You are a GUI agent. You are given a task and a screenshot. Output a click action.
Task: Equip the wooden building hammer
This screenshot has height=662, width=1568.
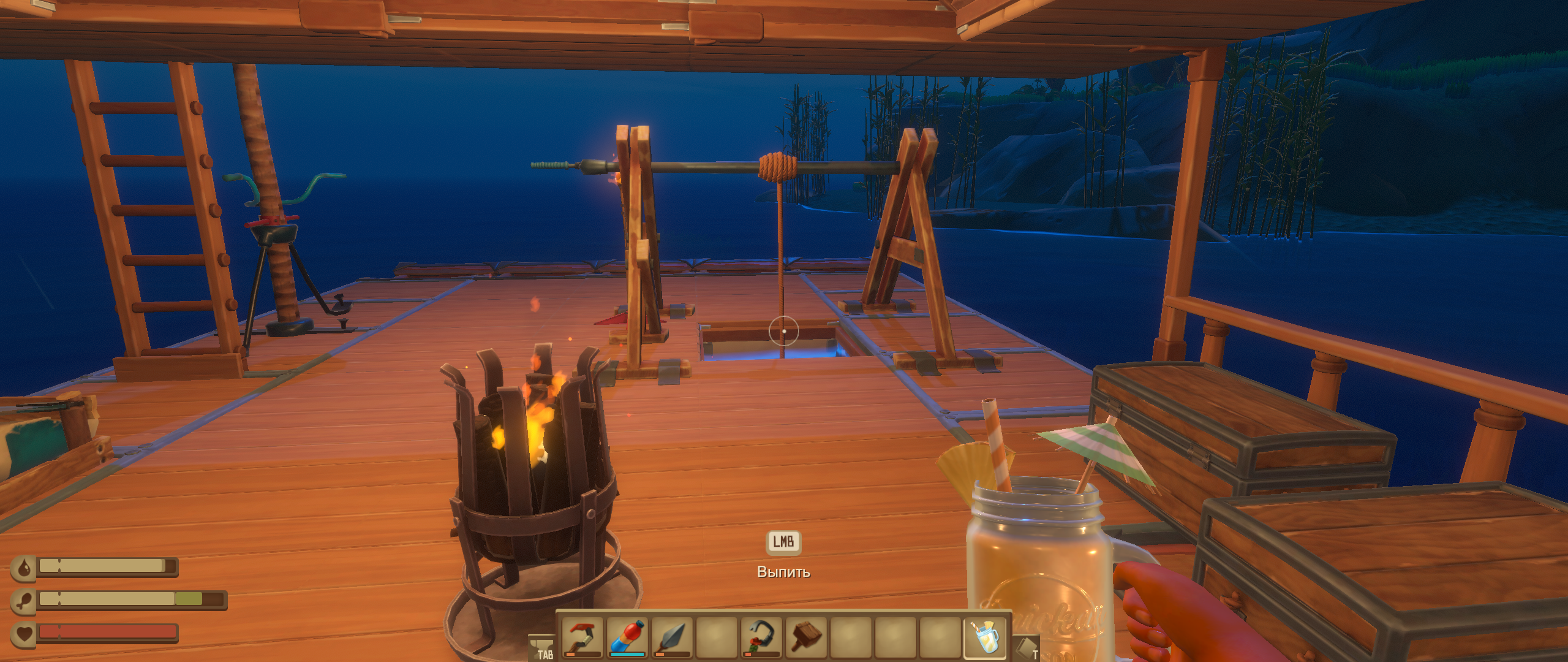click(805, 637)
